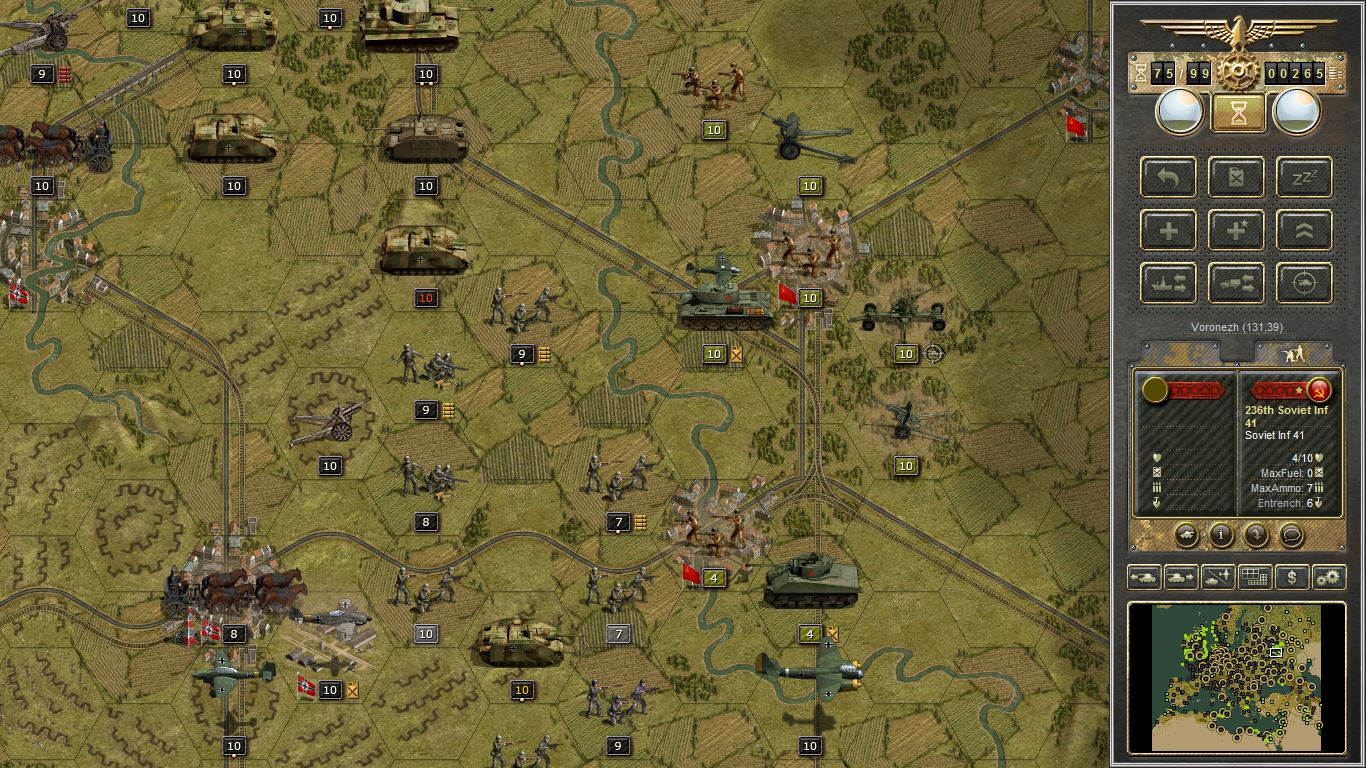This screenshot has height=768, width=1366.
Task: Apply elite replacements via the starred plus icon
Action: coord(1236,230)
